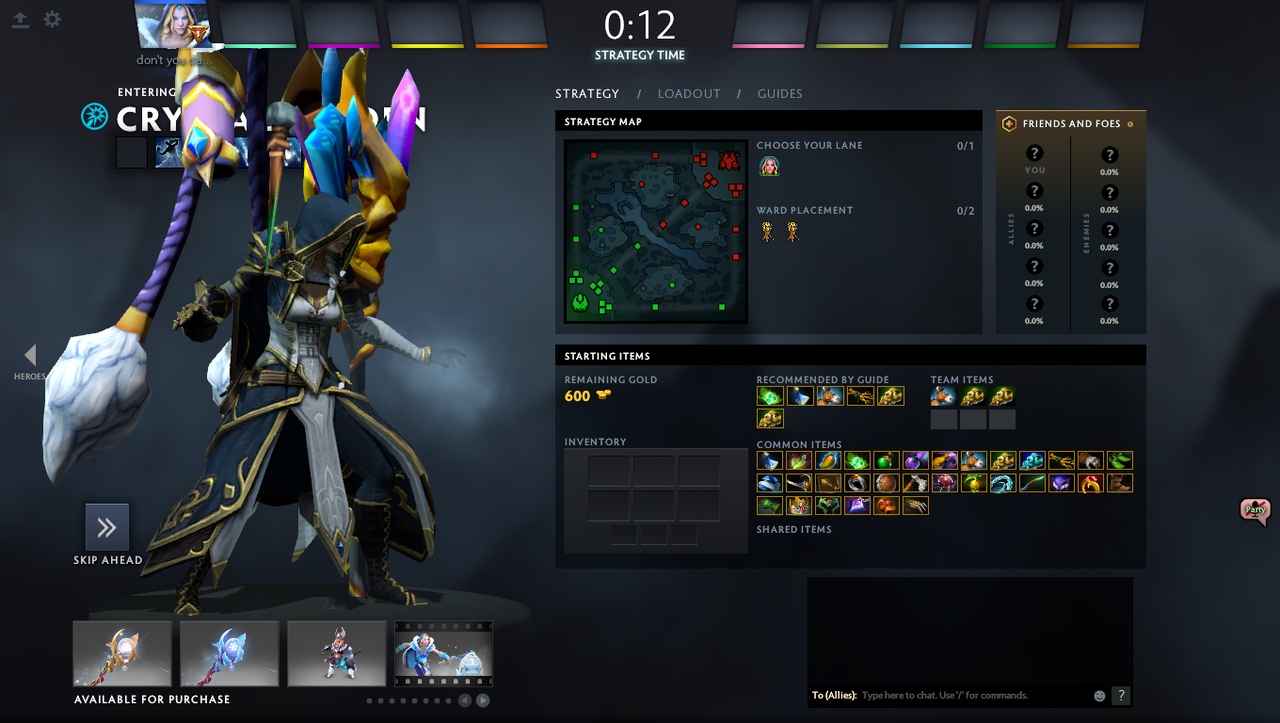Buy the Clarity potion from Common Items

tap(769, 461)
